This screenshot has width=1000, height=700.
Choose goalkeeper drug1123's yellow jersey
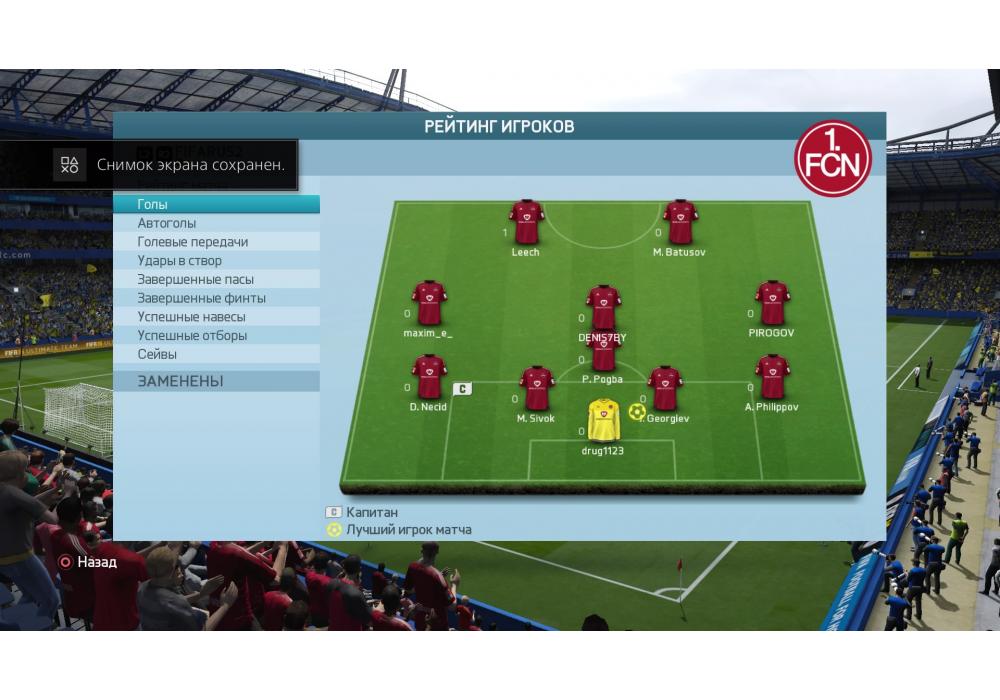(603, 420)
